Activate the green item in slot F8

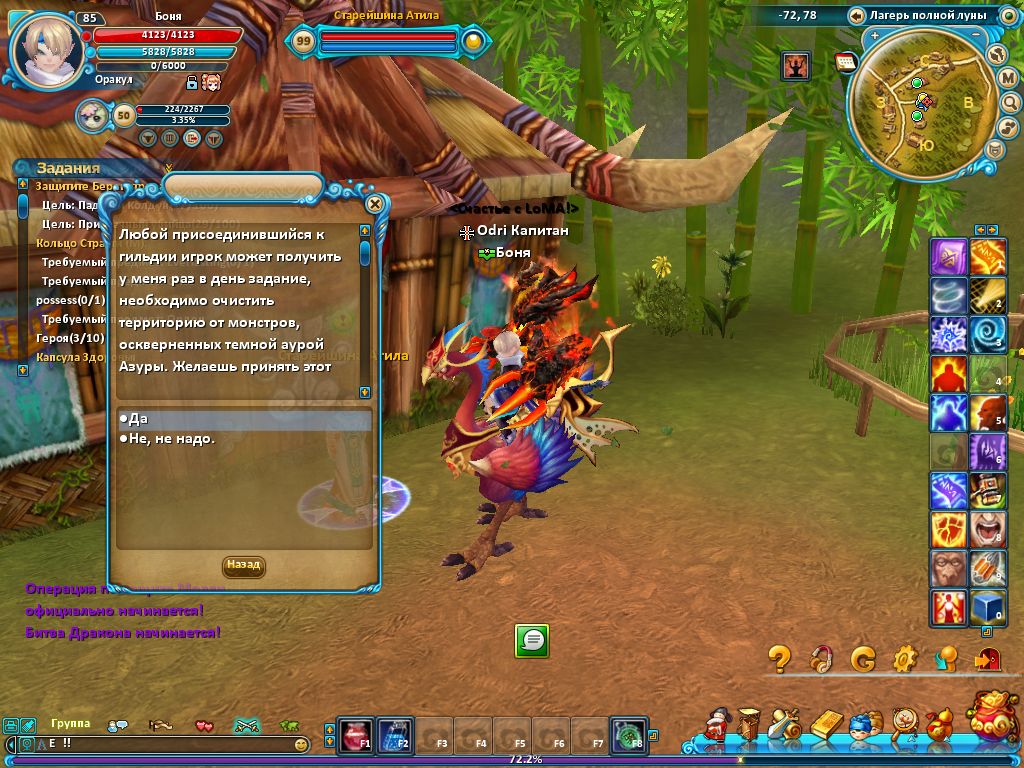click(629, 735)
